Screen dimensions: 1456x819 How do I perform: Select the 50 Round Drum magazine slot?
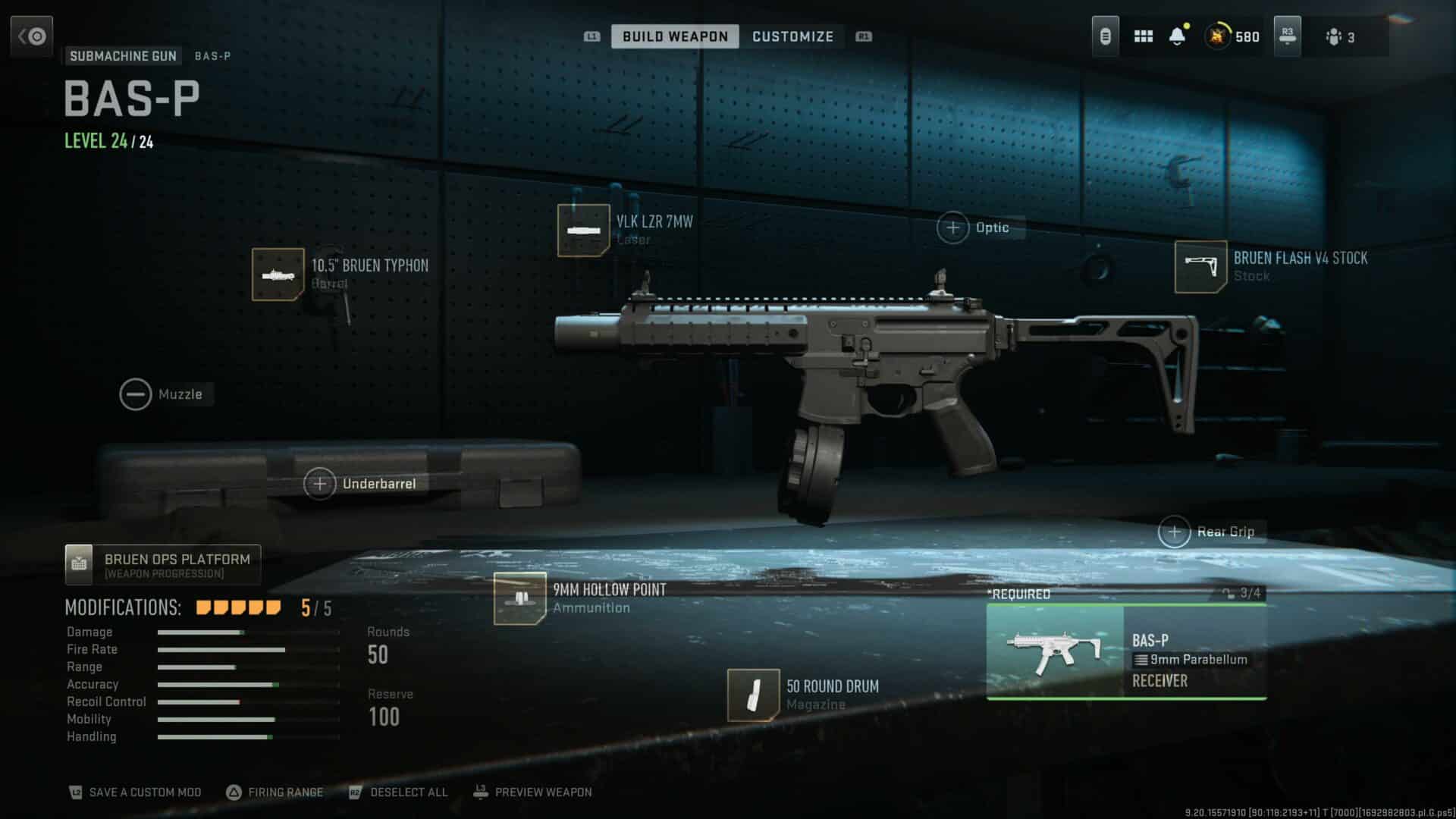753,695
